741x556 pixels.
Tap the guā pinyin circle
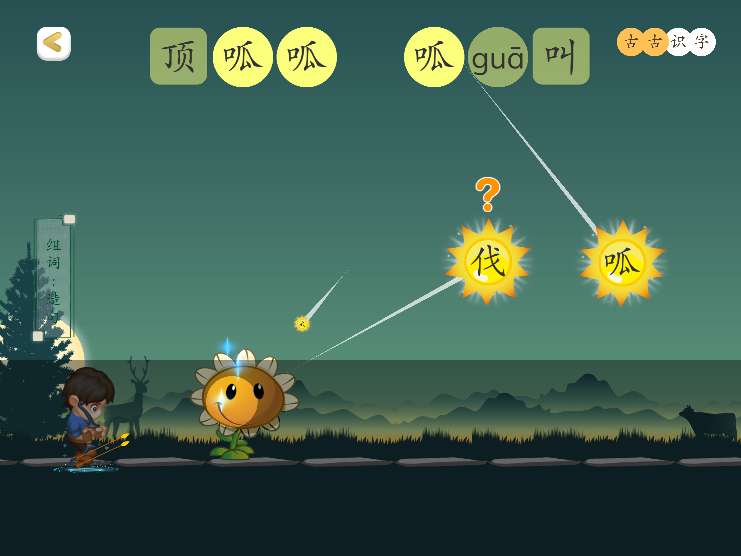point(497,57)
